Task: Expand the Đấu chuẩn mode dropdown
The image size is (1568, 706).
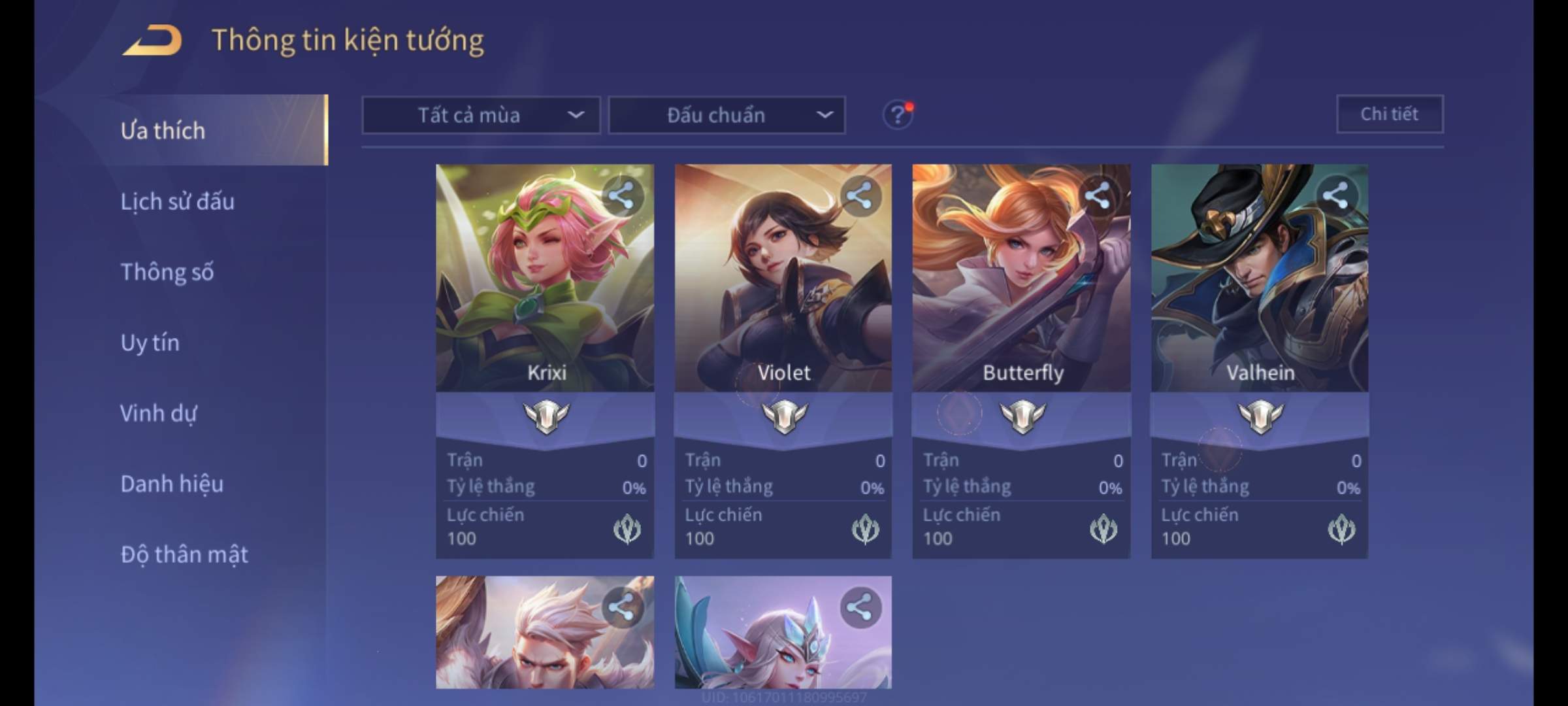Action: click(727, 116)
